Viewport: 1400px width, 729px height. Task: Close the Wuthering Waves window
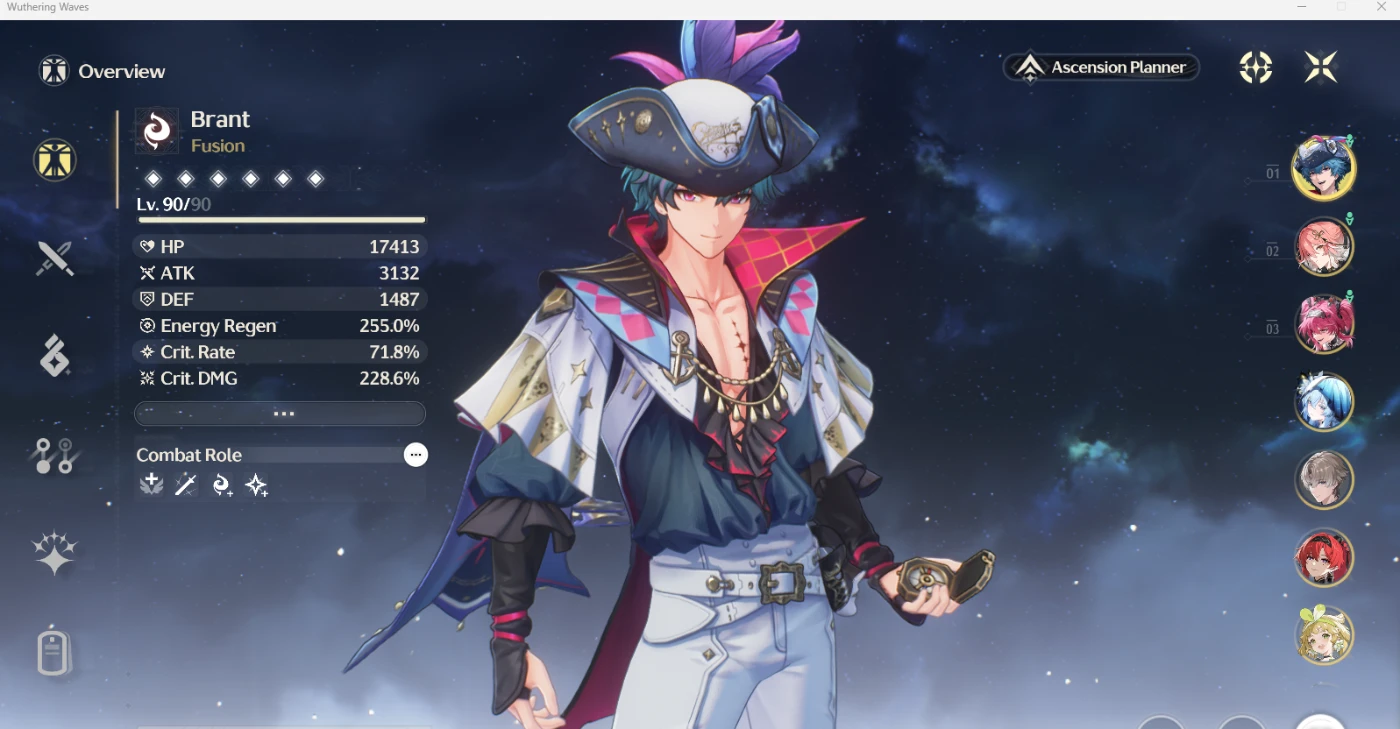point(1382,8)
